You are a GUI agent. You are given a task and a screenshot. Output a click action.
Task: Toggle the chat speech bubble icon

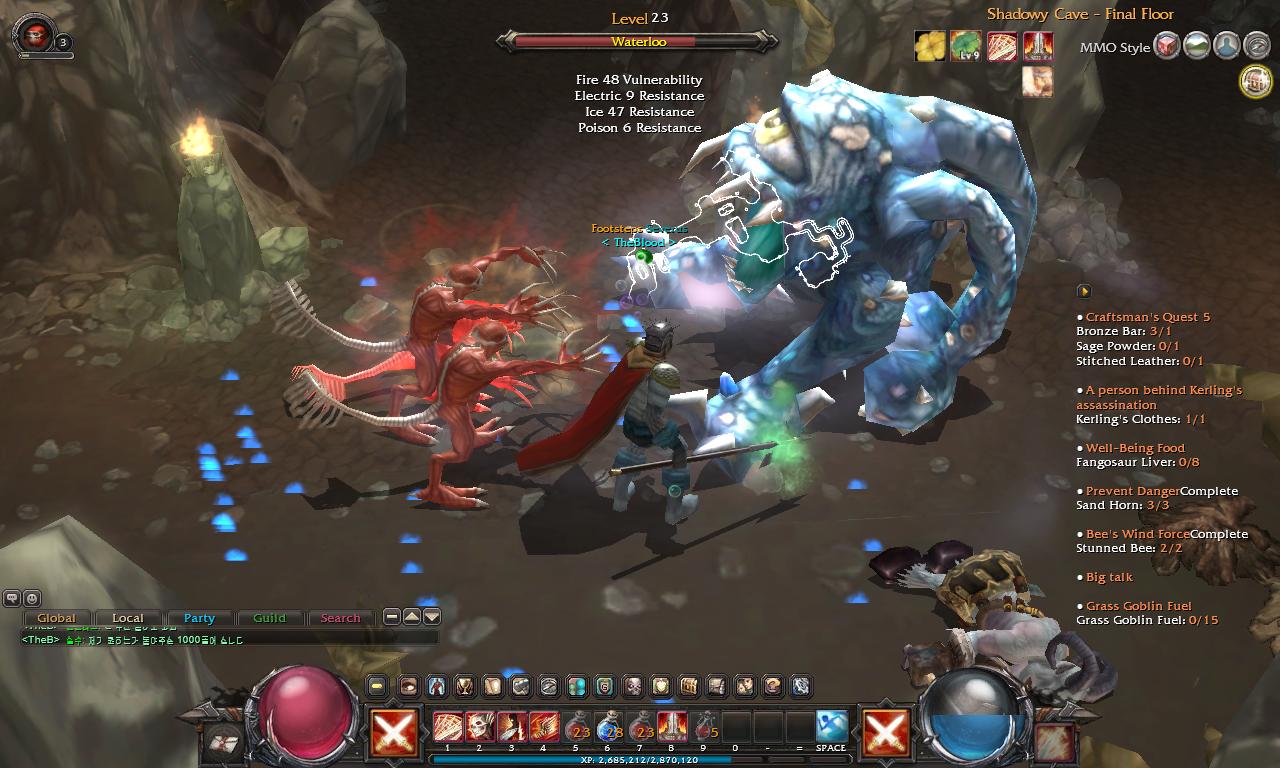[11, 598]
